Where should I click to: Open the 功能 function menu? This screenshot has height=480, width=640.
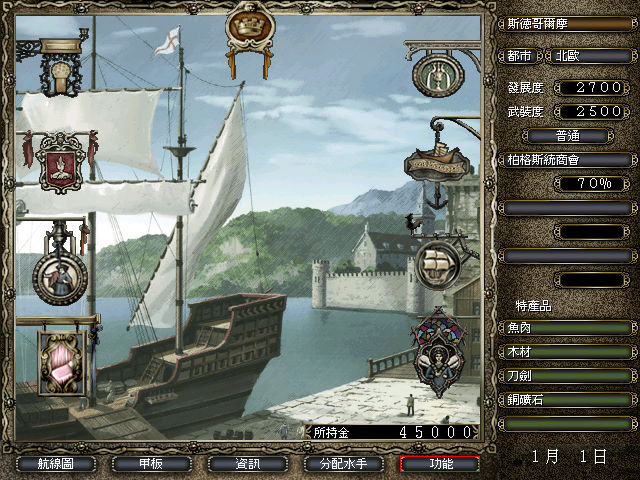(x=440, y=464)
